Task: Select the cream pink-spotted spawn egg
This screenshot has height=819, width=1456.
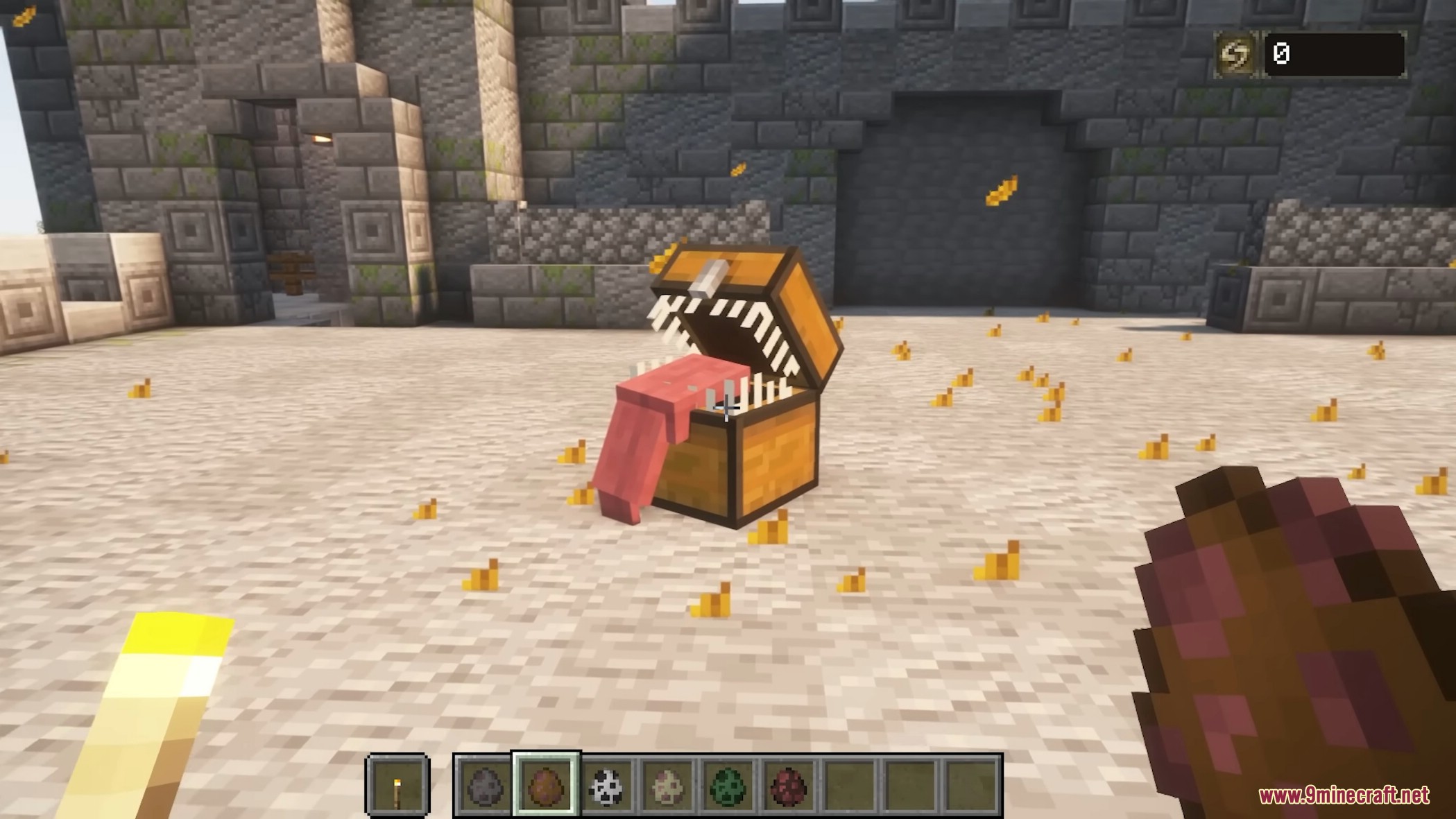Action: (667, 786)
